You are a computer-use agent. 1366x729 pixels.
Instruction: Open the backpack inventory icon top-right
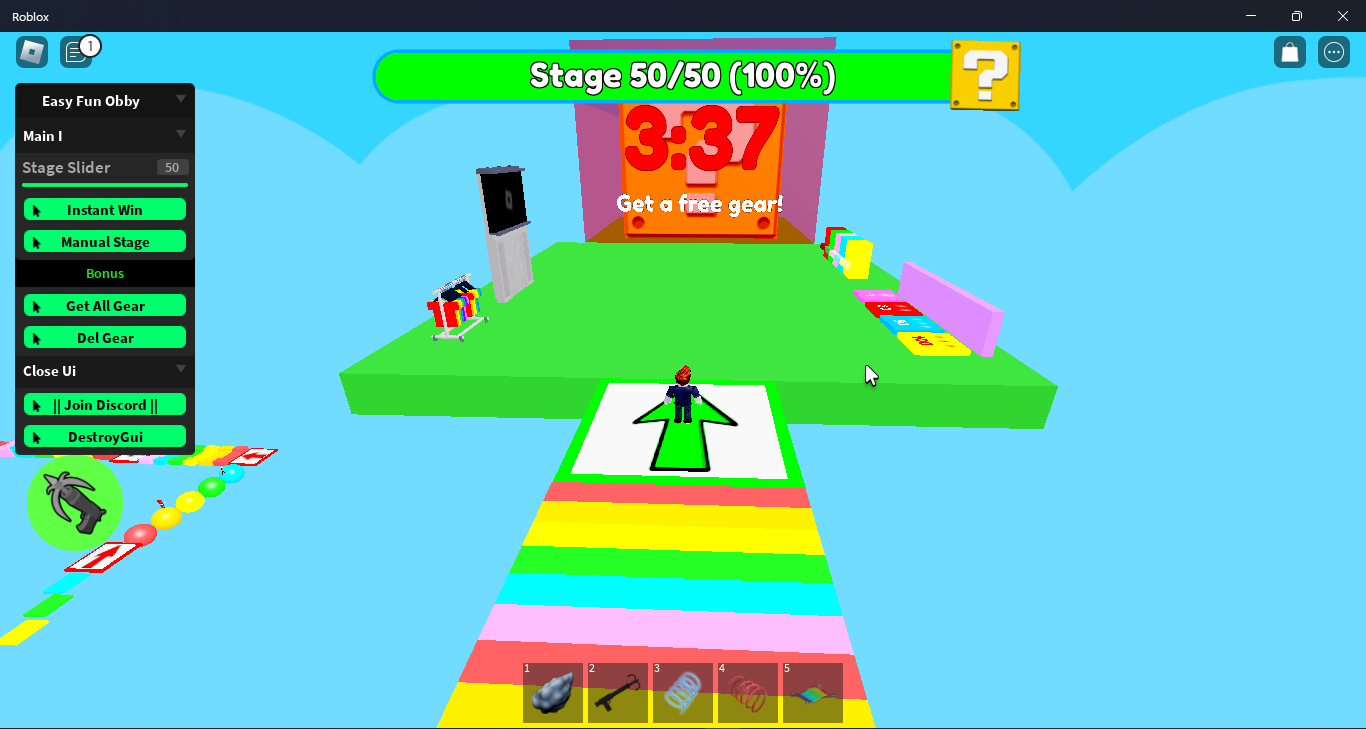tap(1289, 51)
